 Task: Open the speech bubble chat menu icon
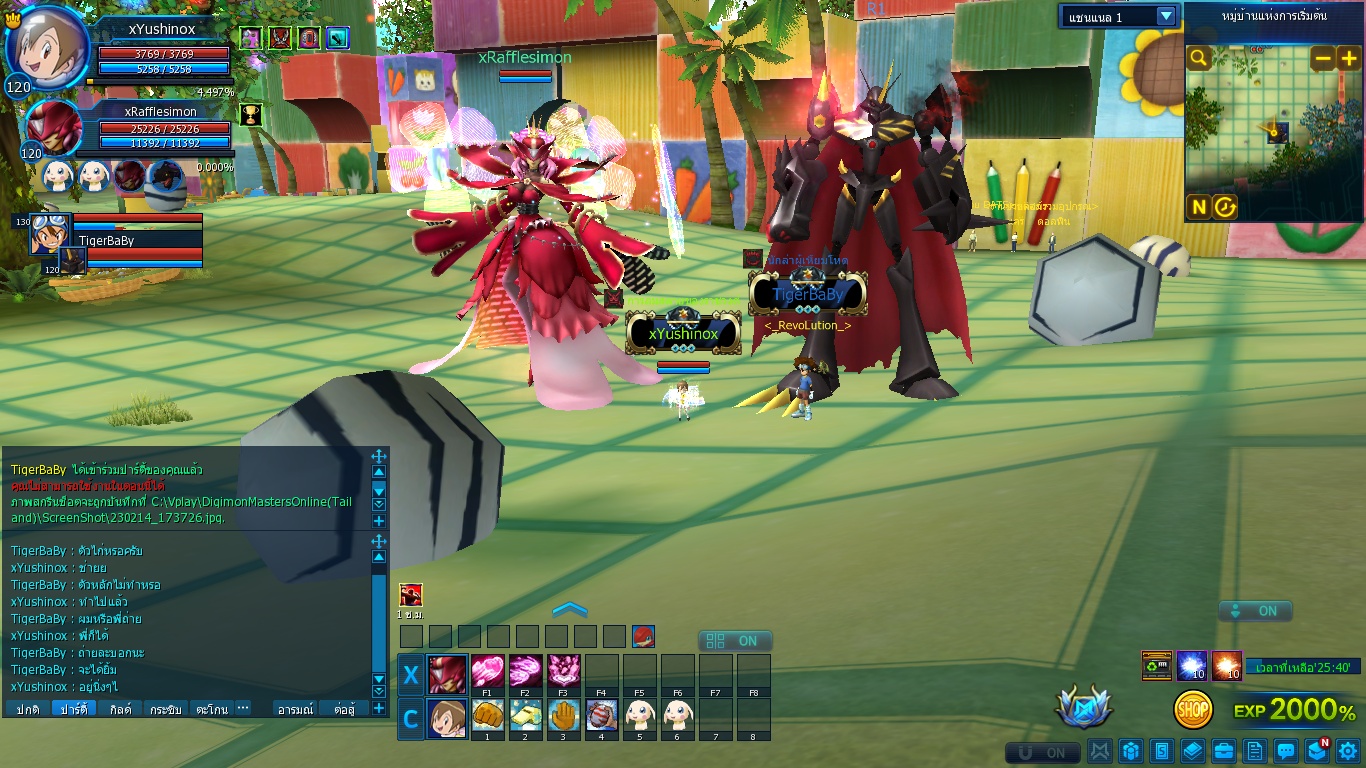click(1286, 750)
